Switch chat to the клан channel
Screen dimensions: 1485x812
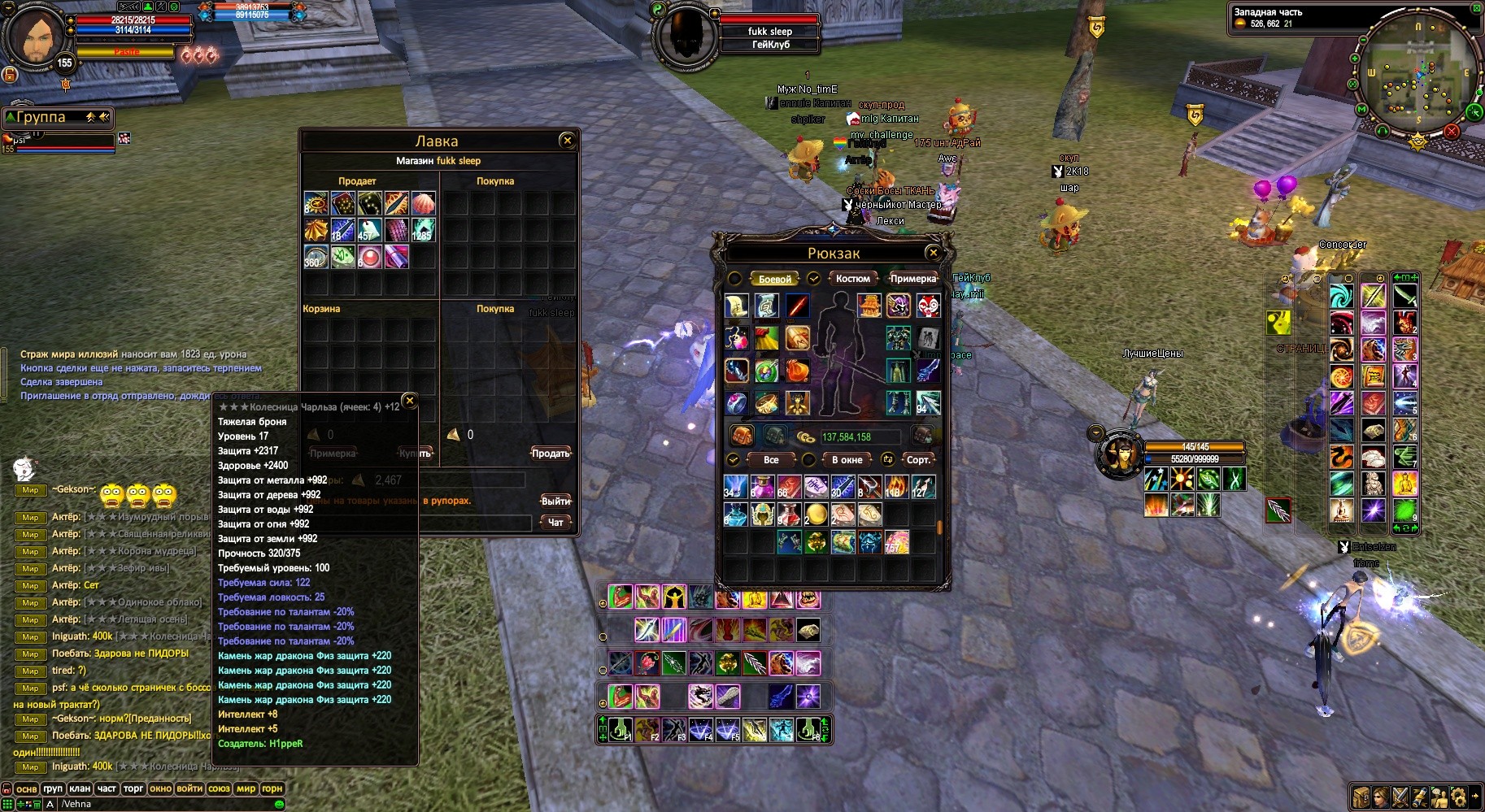pyautogui.click(x=80, y=788)
